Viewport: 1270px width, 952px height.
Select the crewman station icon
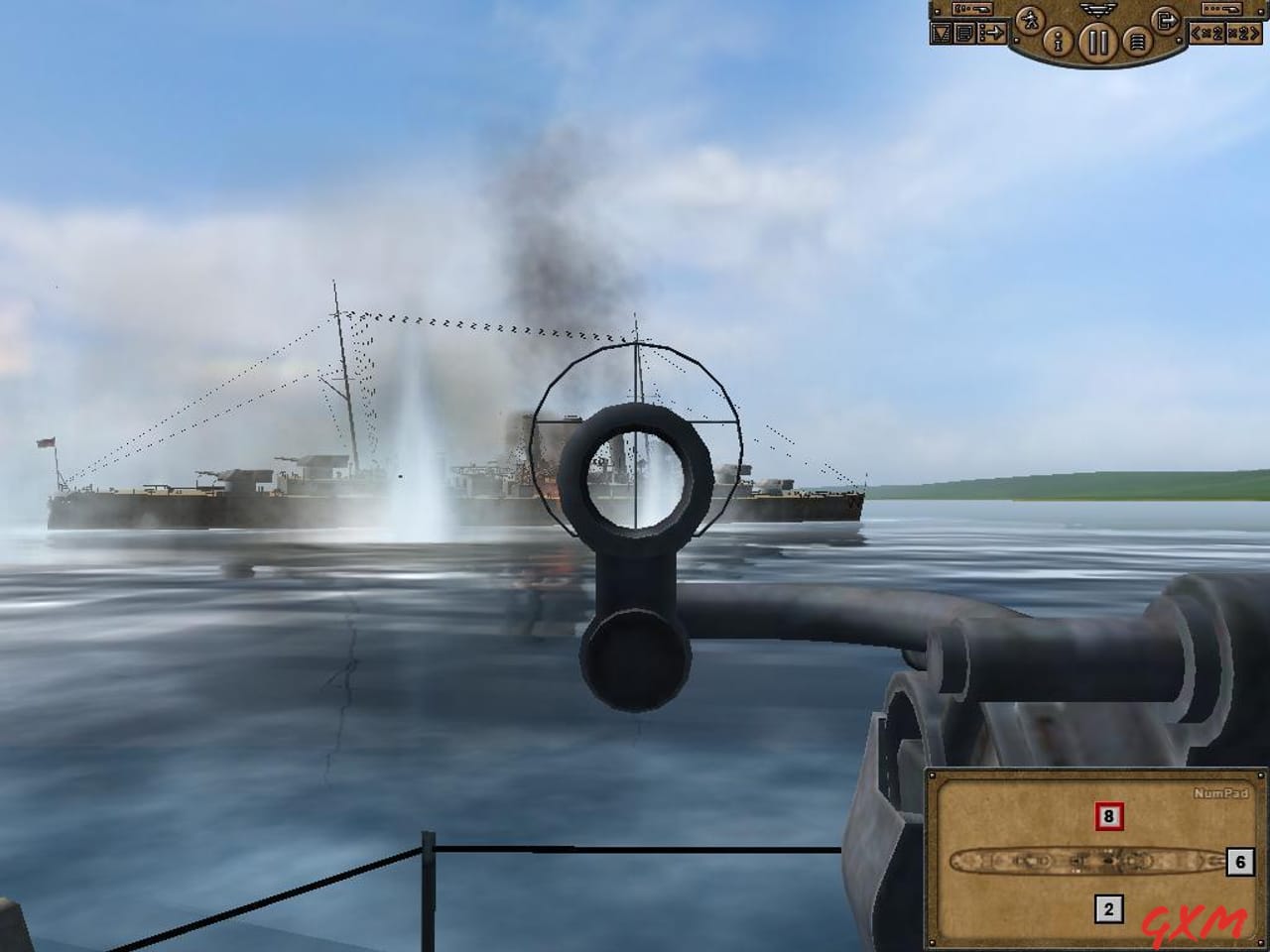(x=1032, y=21)
